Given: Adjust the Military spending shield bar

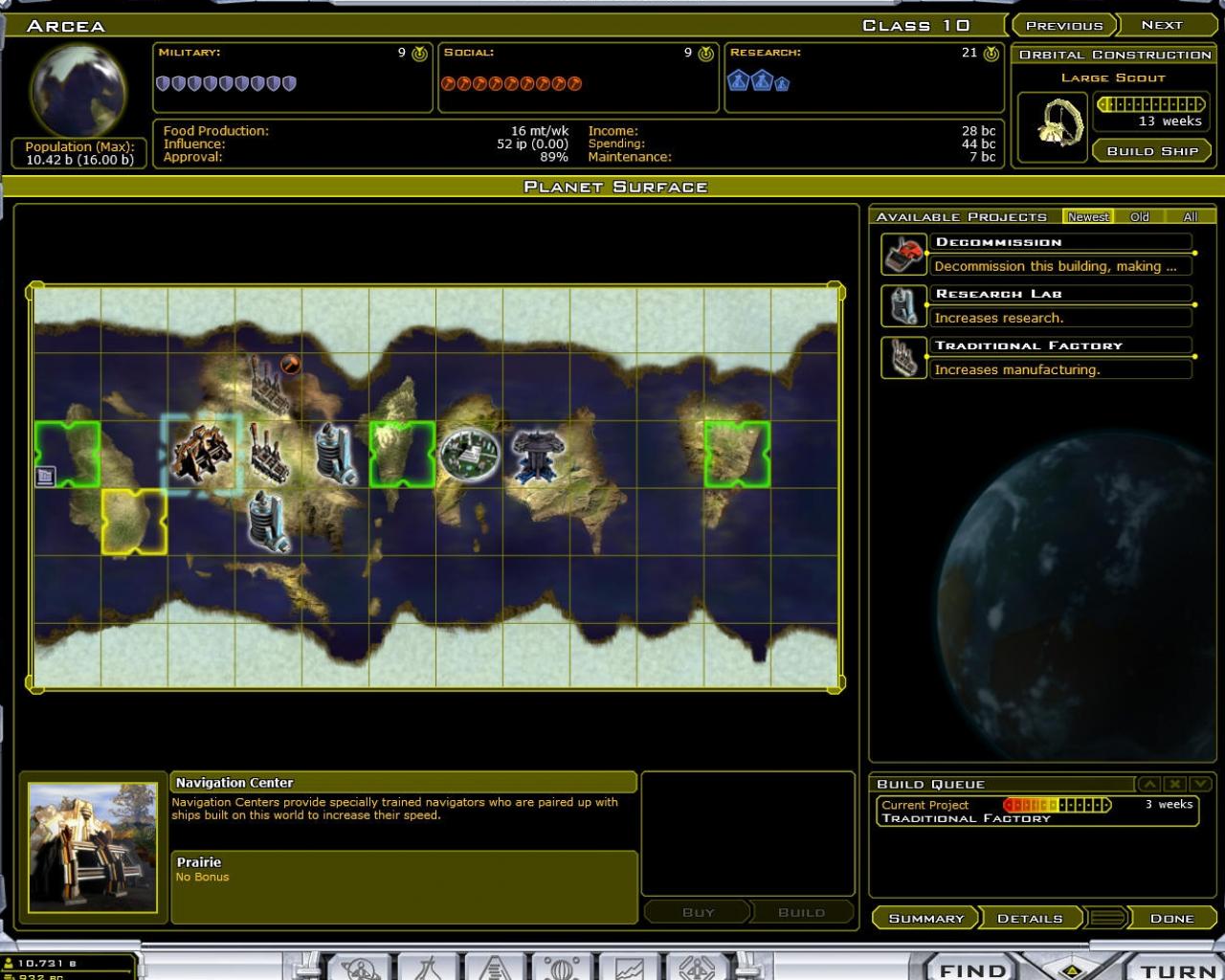Looking at the screenshot, I should click(225, 83).
